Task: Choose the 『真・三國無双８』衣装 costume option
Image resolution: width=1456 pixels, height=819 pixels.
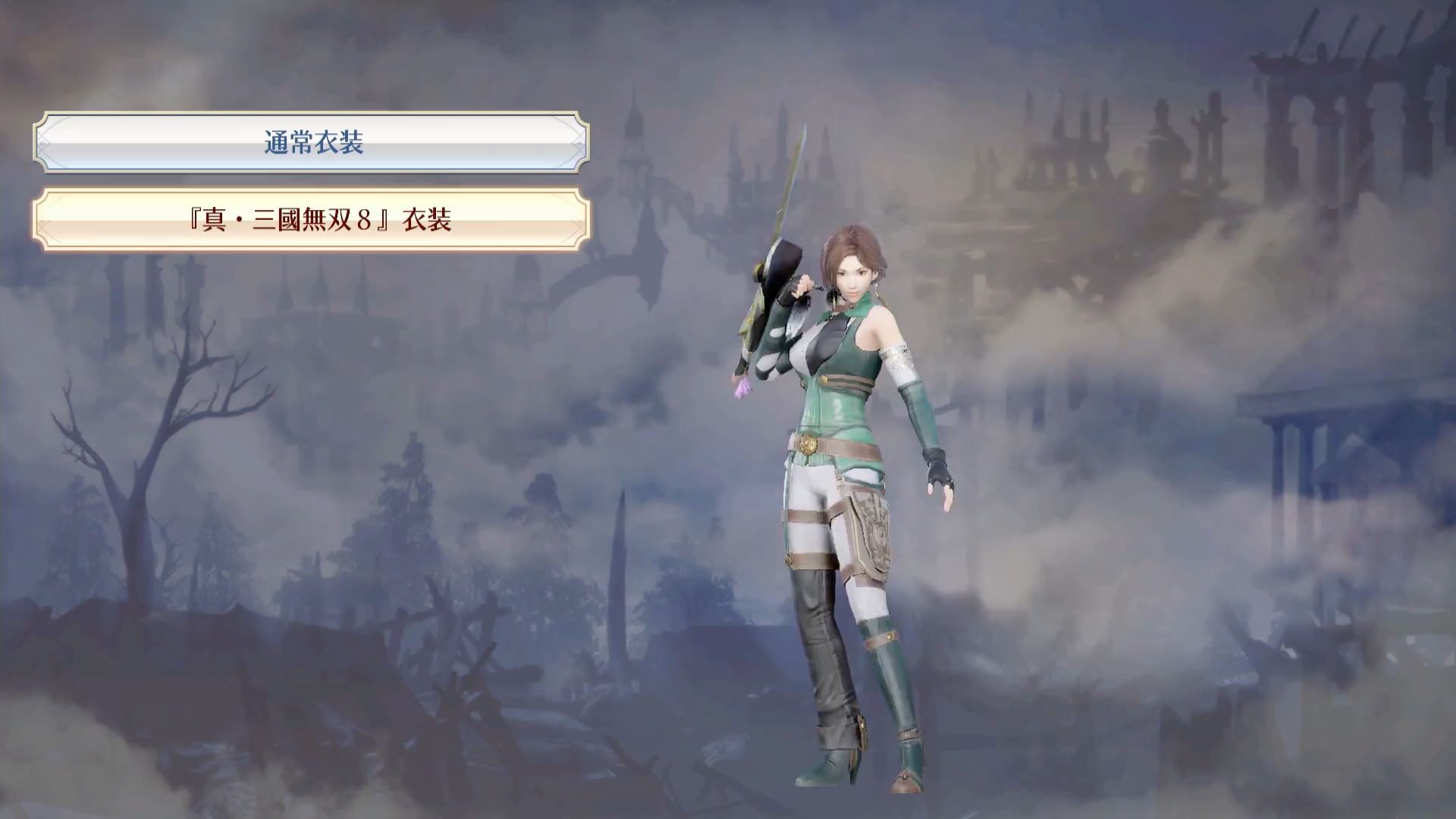Action: click(x=312, y=220)
